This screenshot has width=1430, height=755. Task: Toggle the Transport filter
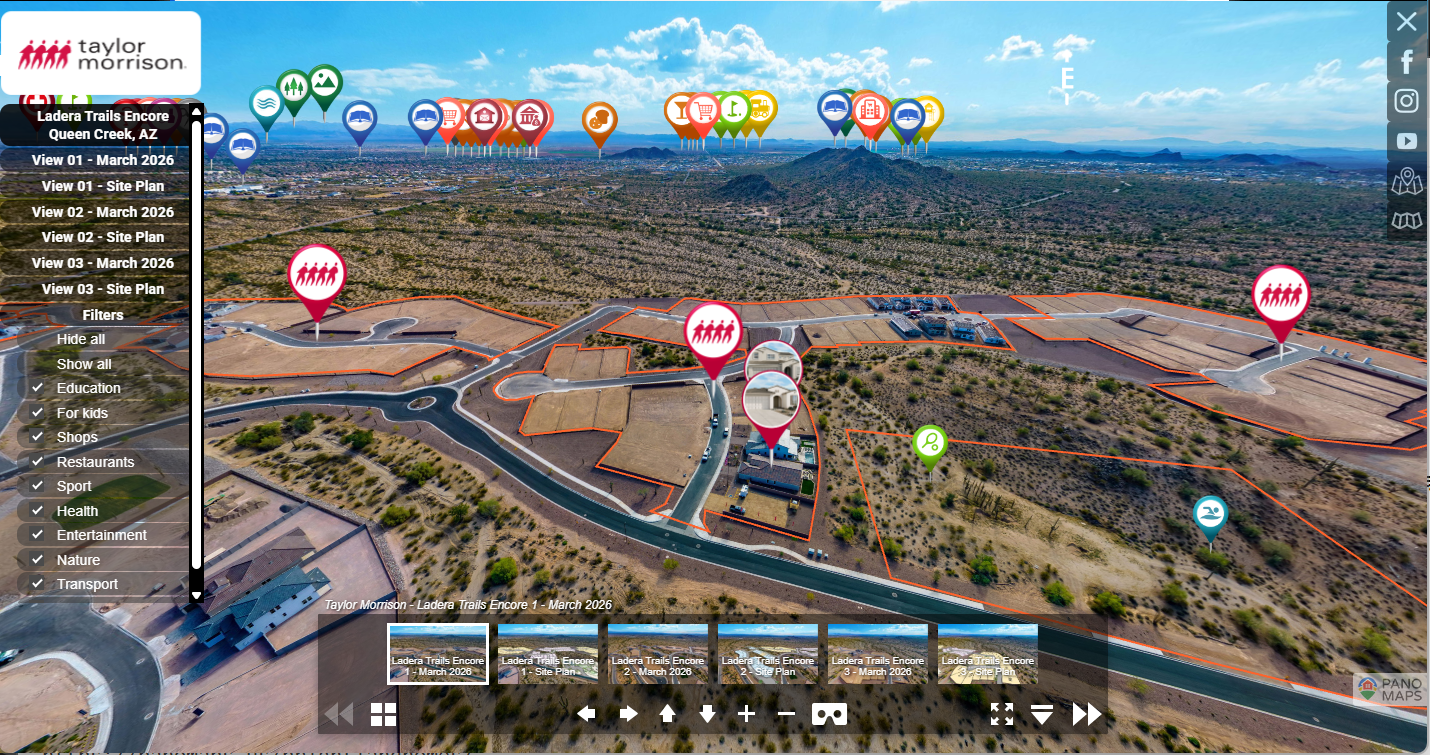coord(37,584)
